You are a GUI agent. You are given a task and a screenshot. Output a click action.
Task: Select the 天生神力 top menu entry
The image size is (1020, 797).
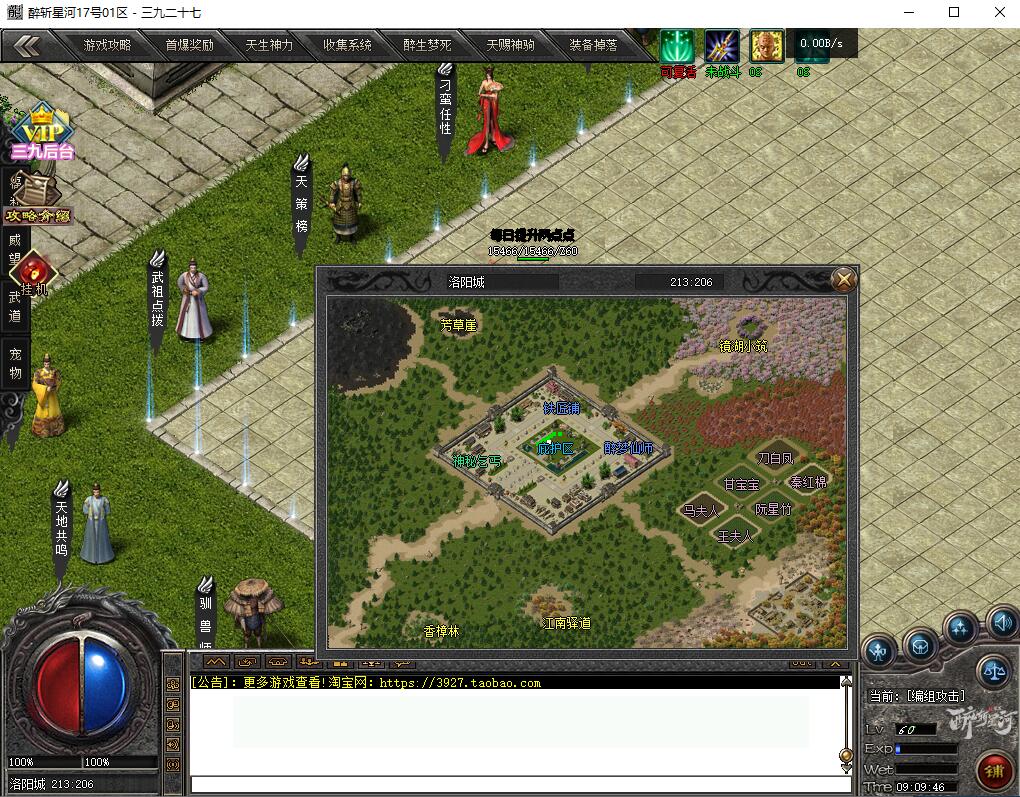(x=269, y=45)
